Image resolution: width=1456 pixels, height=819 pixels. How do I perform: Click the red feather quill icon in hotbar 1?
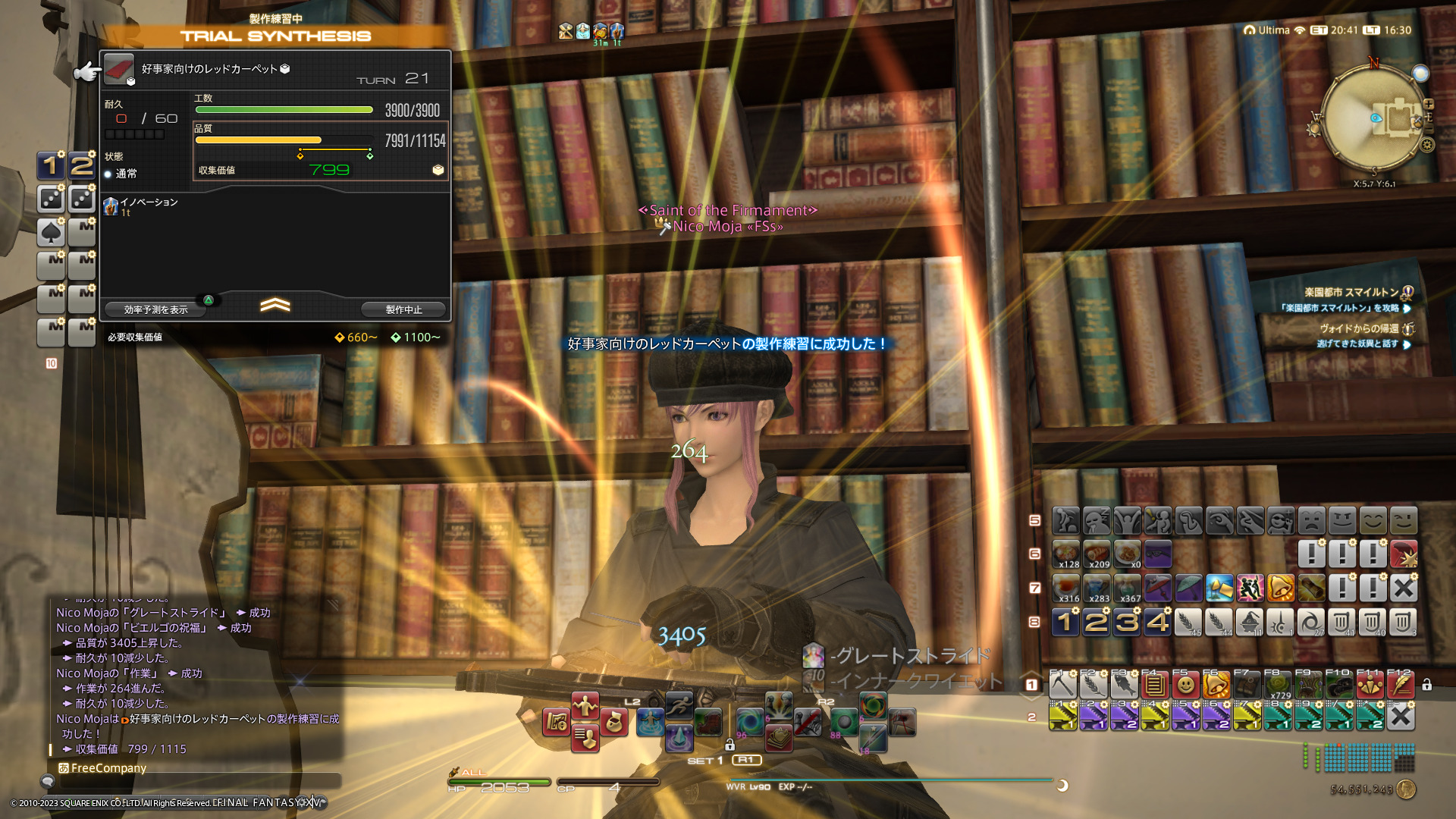point(1401,686)
